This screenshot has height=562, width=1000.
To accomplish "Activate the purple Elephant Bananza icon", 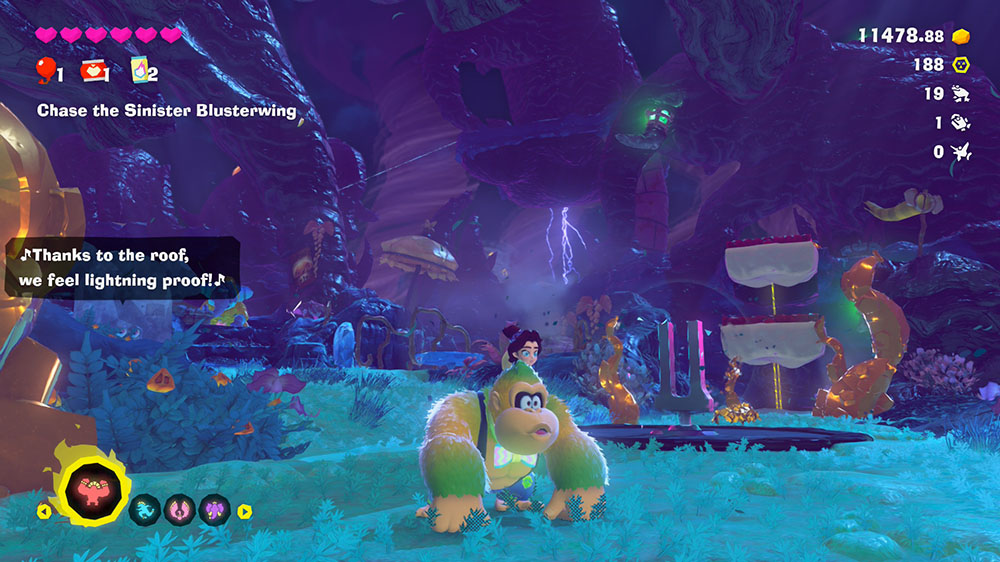I will click(213, 510).
